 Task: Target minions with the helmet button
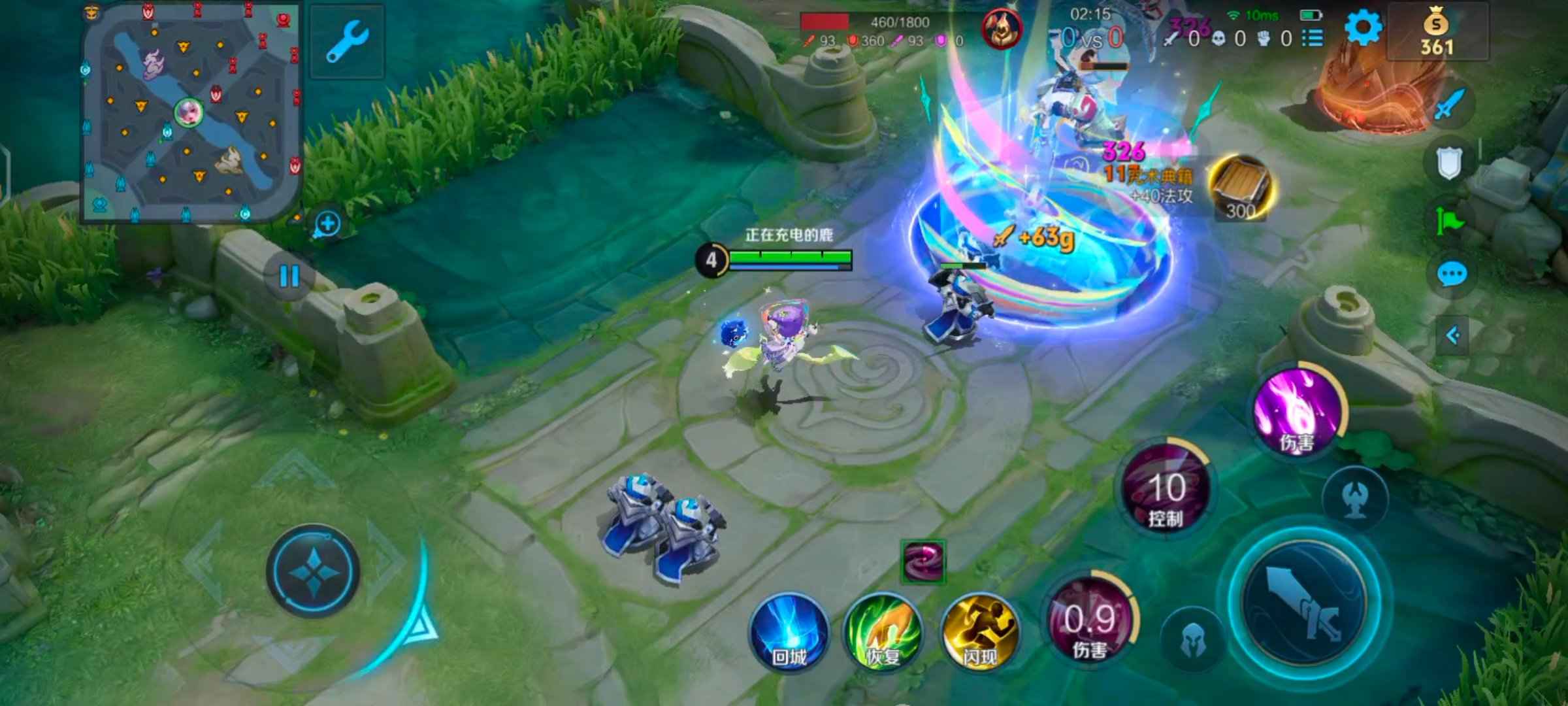[x=1193, y=641]
